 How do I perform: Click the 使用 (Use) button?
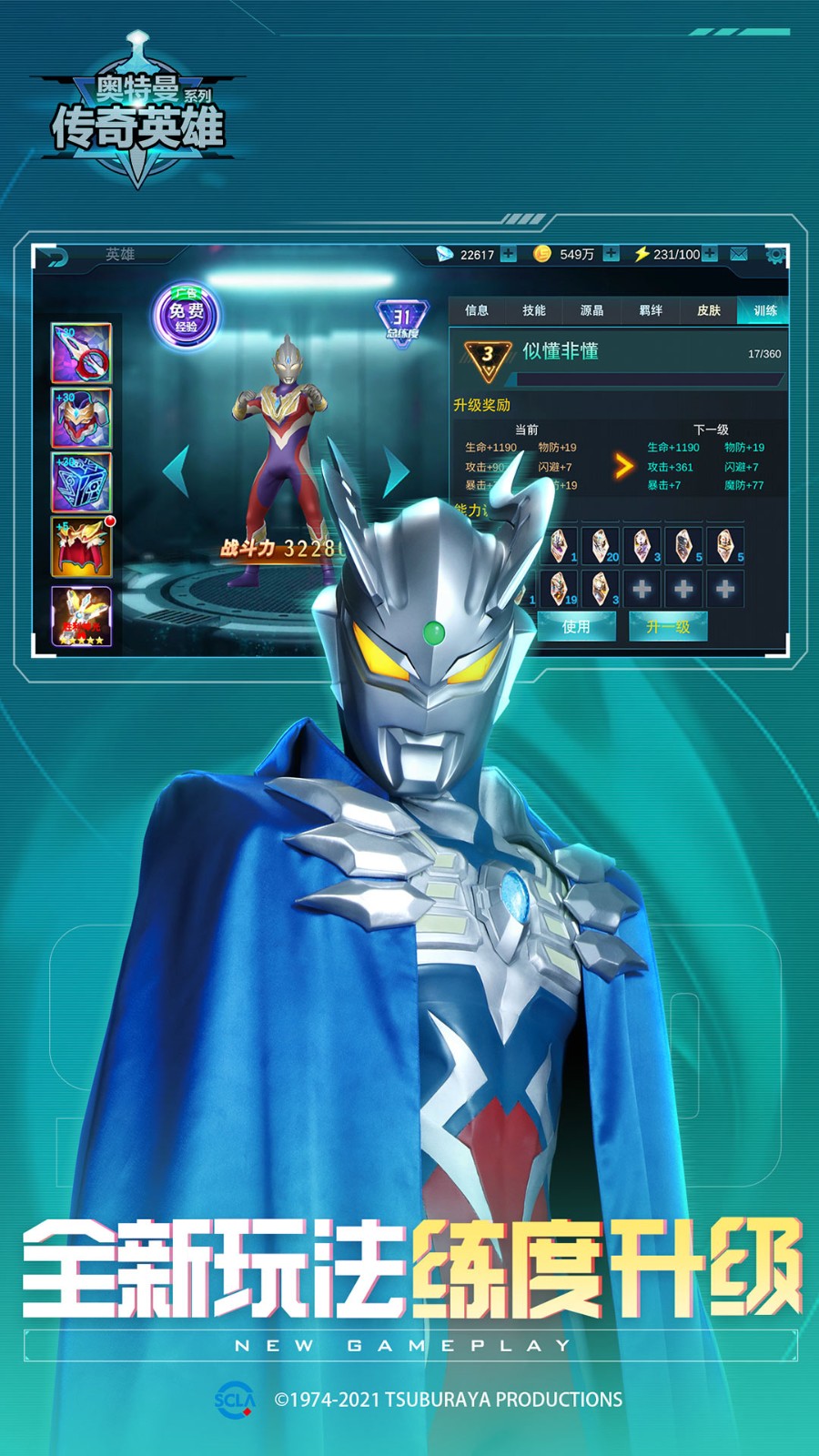click(x=576, y=626)
